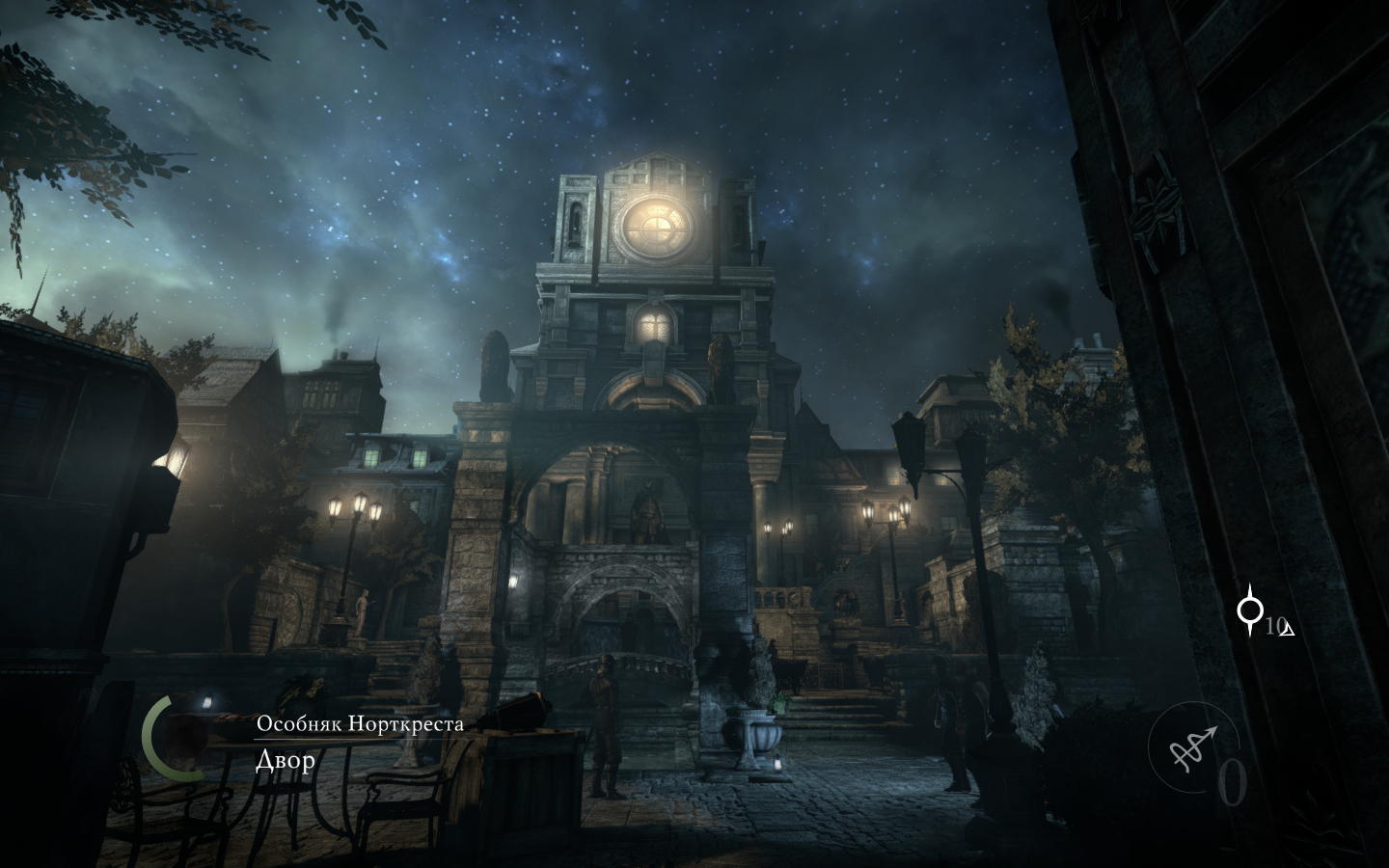Select the bow and arrow weapon icon
The image size is (1389, 868).
tap(1192, 746)
